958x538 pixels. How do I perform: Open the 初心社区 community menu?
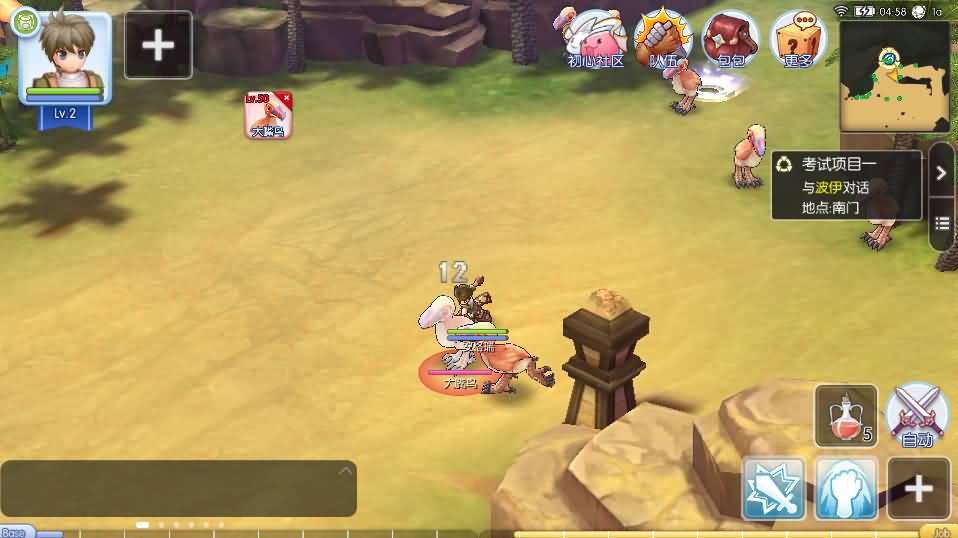pos(595,40)
